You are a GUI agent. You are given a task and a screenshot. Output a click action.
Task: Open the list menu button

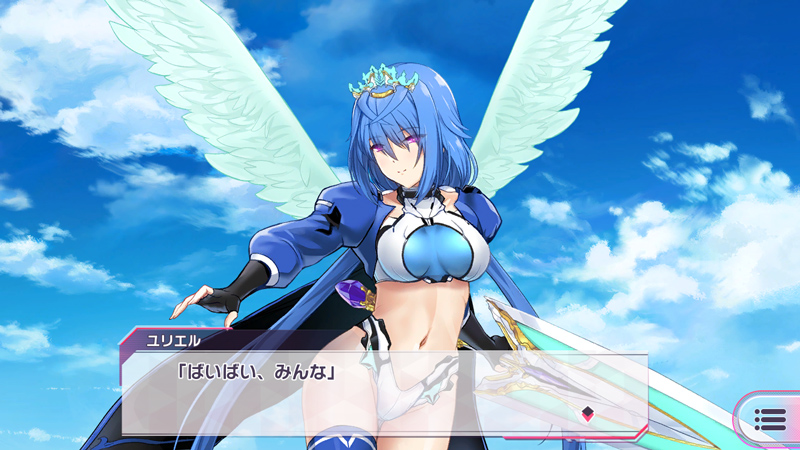pos(770,419)
